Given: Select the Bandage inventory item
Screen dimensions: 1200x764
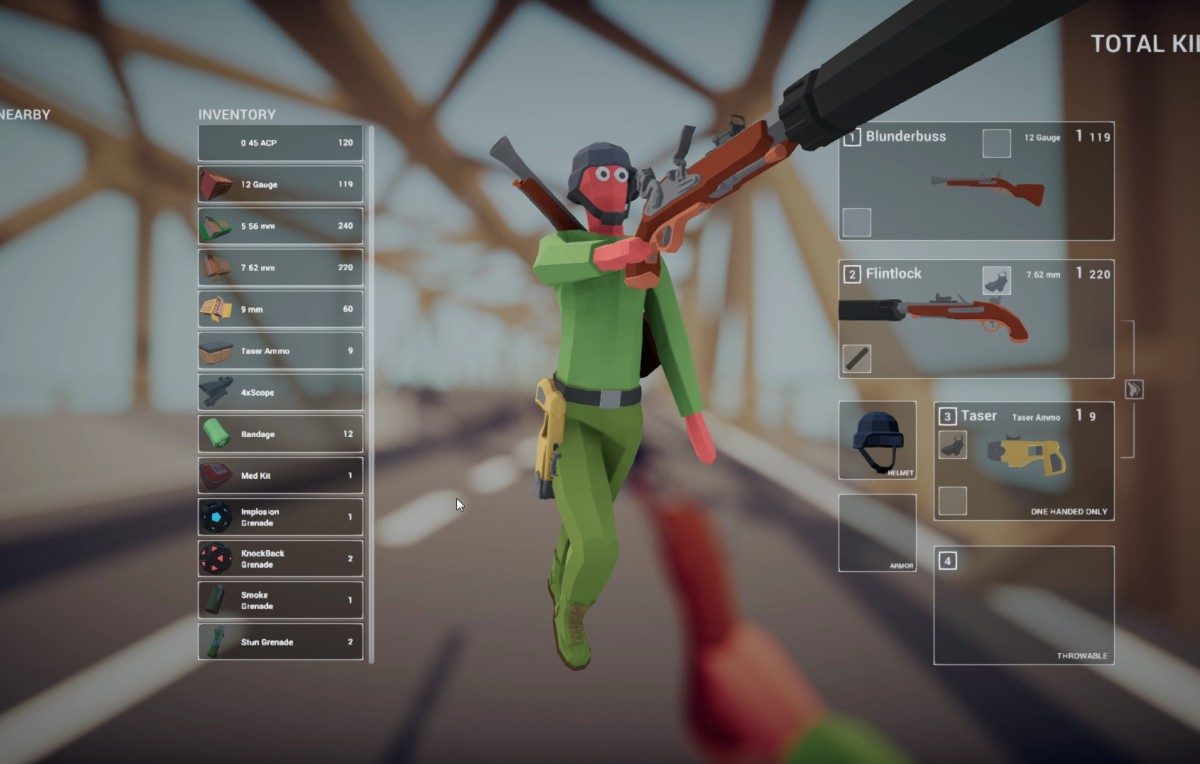Looking at the screenshot, I should [280, 434].
